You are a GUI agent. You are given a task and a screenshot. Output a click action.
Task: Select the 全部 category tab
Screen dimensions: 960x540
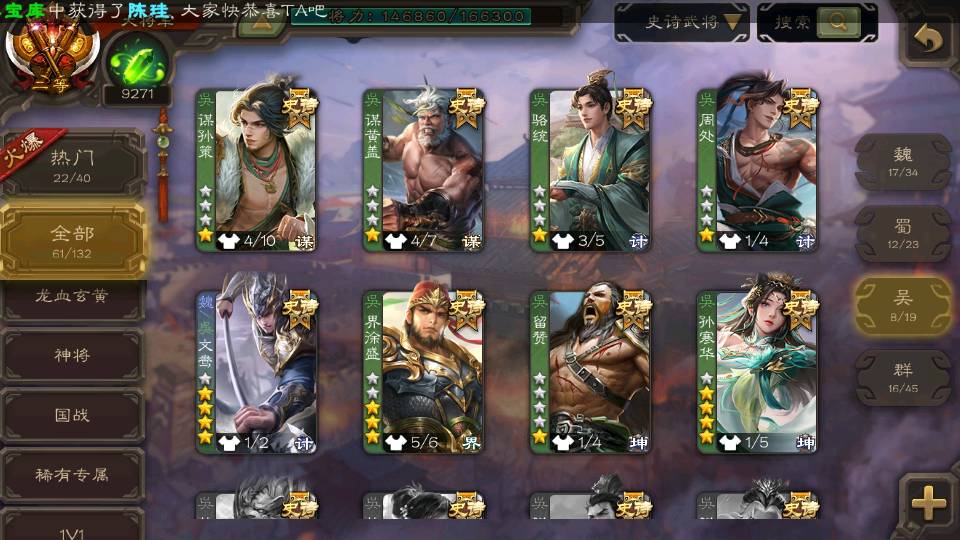coord(72,240)
